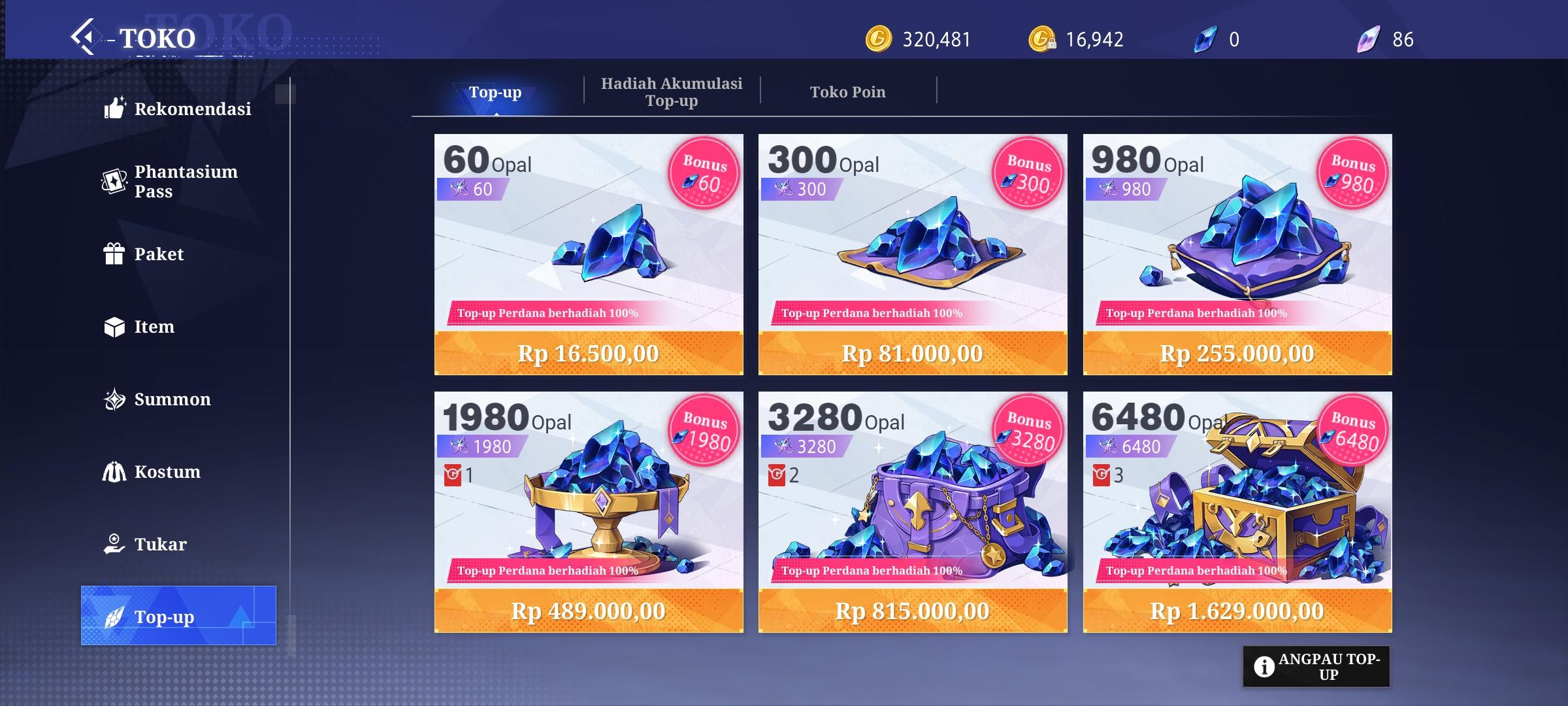Switch to Hadiah Akumulasi Top-up tab
The image size is (1568, 706).
tap(672, 92)
